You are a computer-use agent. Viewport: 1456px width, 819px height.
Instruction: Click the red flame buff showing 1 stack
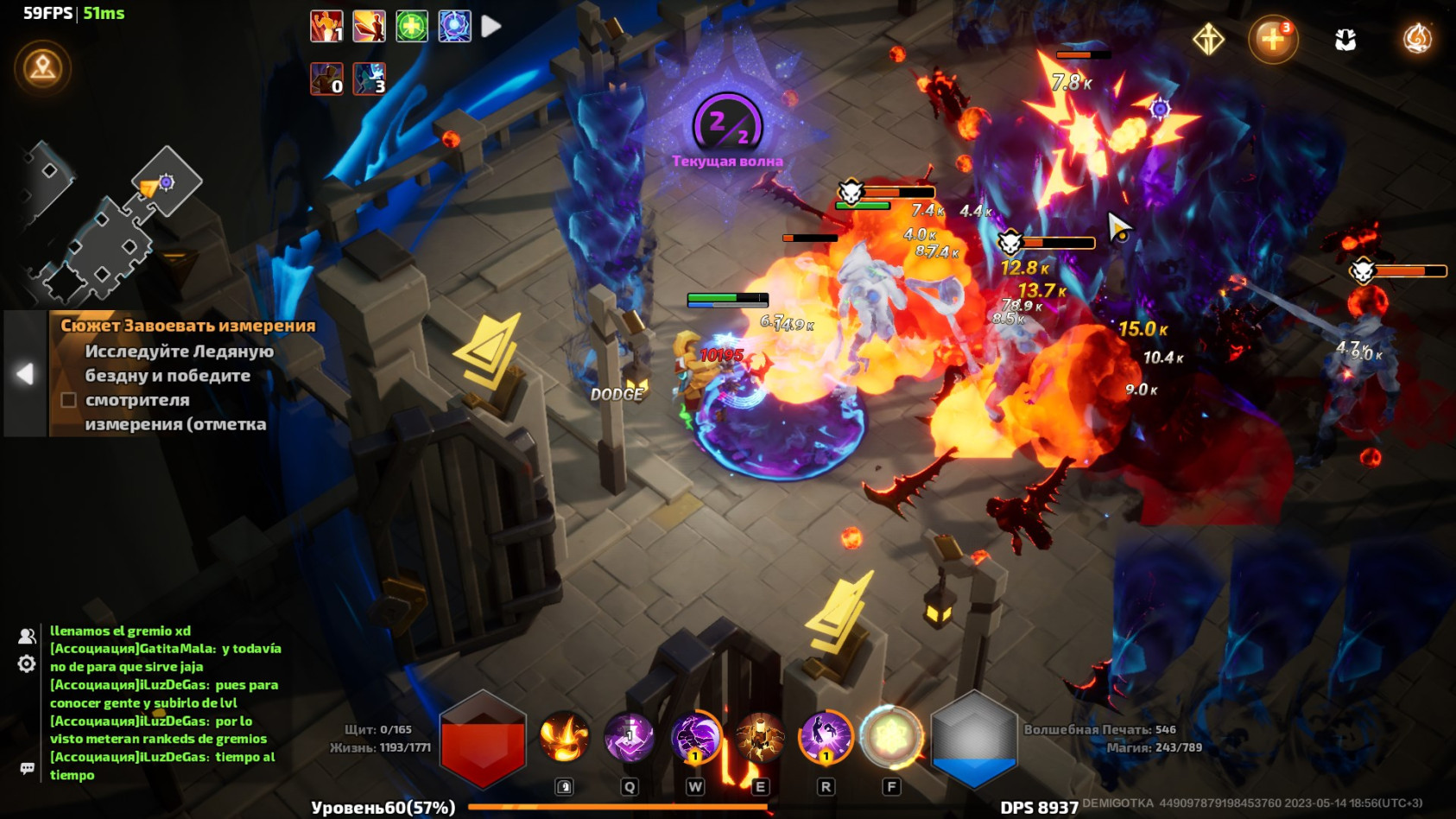(x=326, y=27)
